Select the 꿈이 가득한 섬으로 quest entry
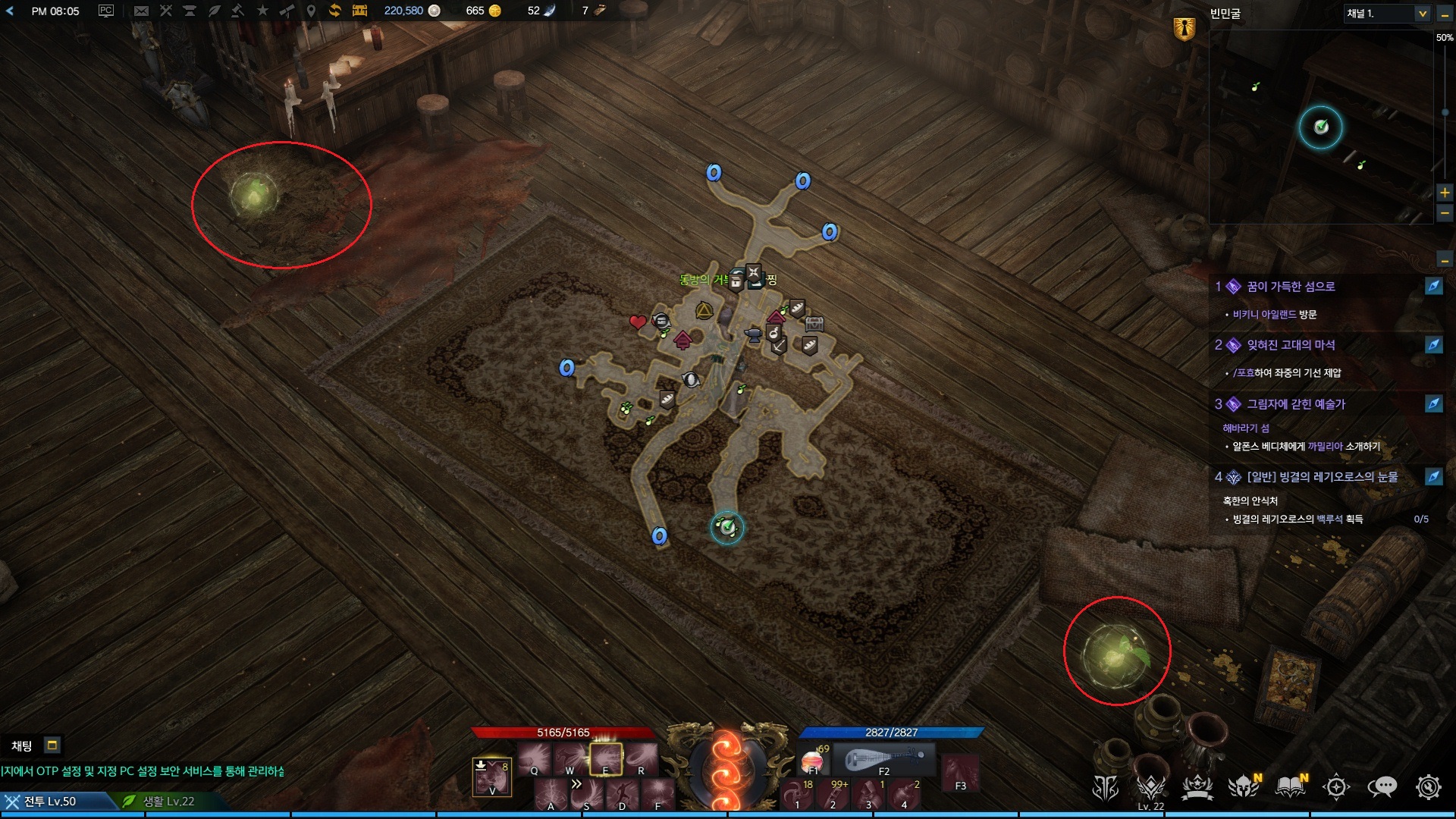Image resolution: width=1456 pixels, height=819 pixels. tap(1291, 287)
